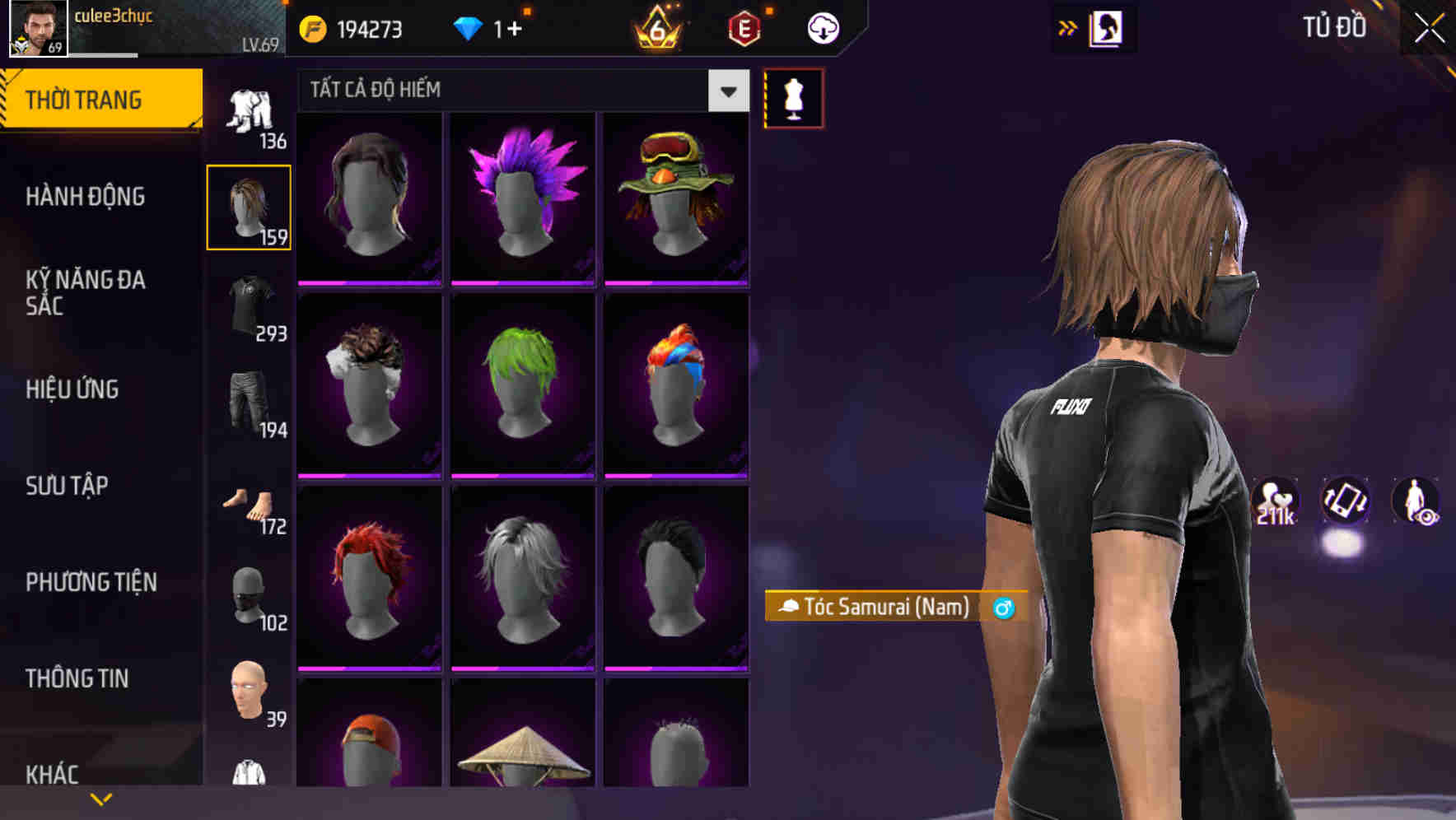The width and height of the screenshot is (1456, 820).
Task: Open the SƯU TẬP menu item
Action: pos(66,487)
